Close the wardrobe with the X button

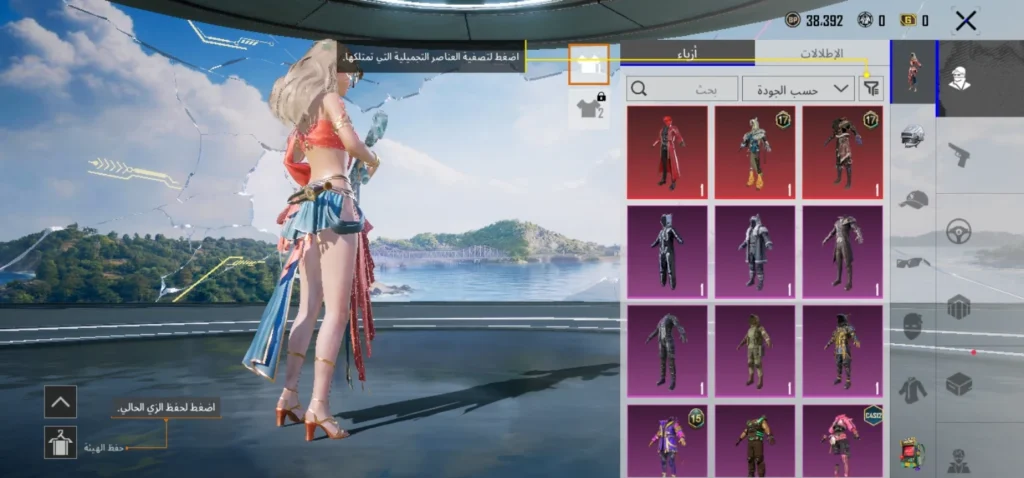965,20
